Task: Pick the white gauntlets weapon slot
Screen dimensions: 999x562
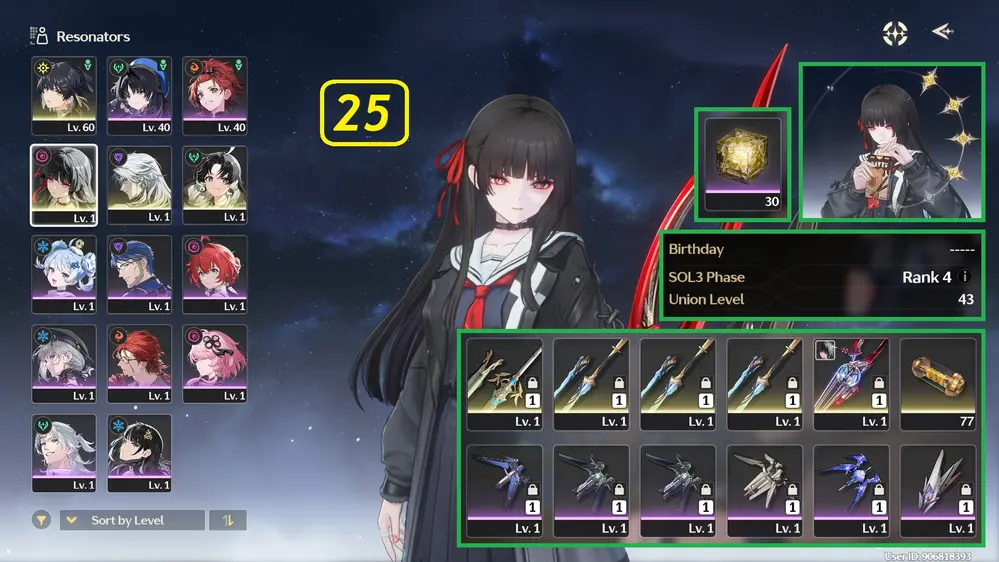Action: click(765, 491)
